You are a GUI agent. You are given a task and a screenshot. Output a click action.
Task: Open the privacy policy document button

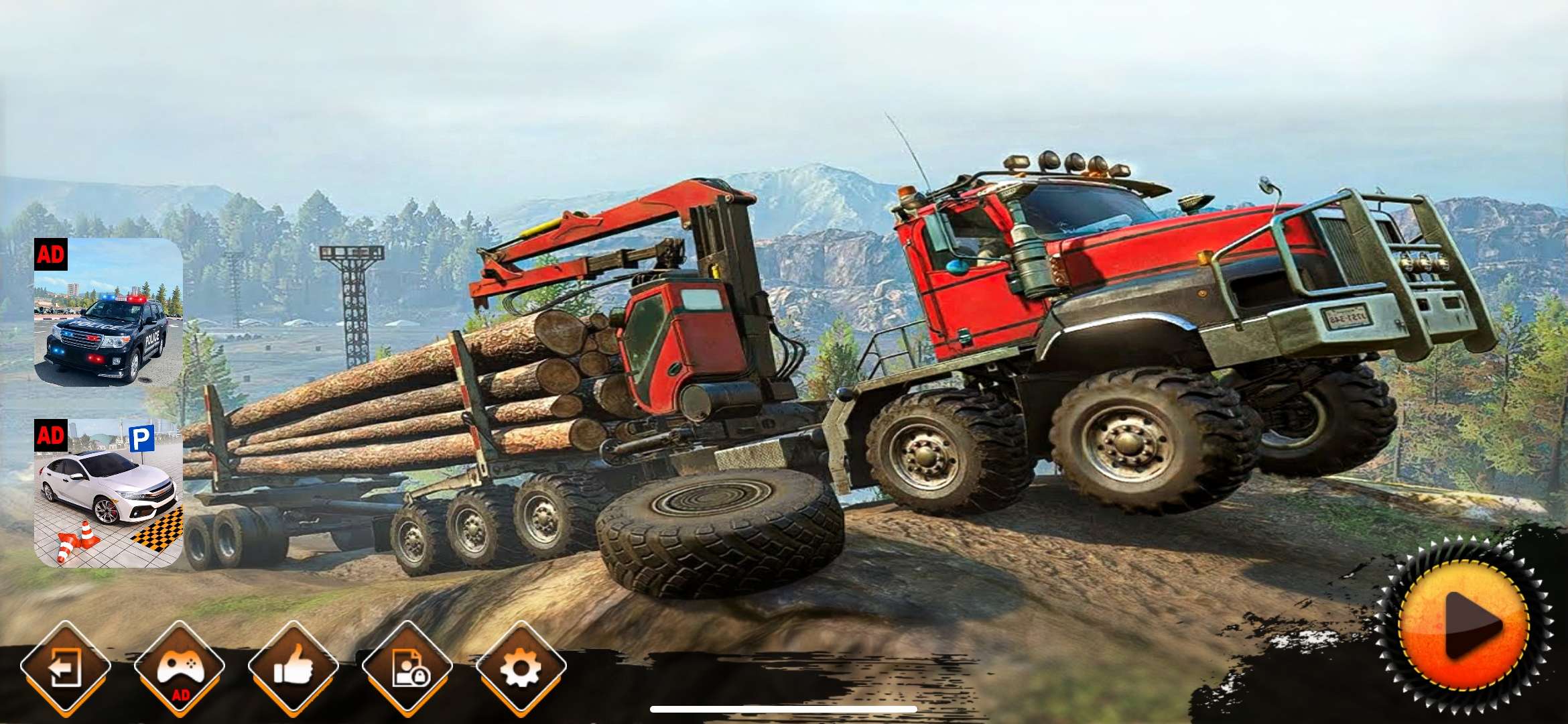pyautogui.click(x=407, y=667)
